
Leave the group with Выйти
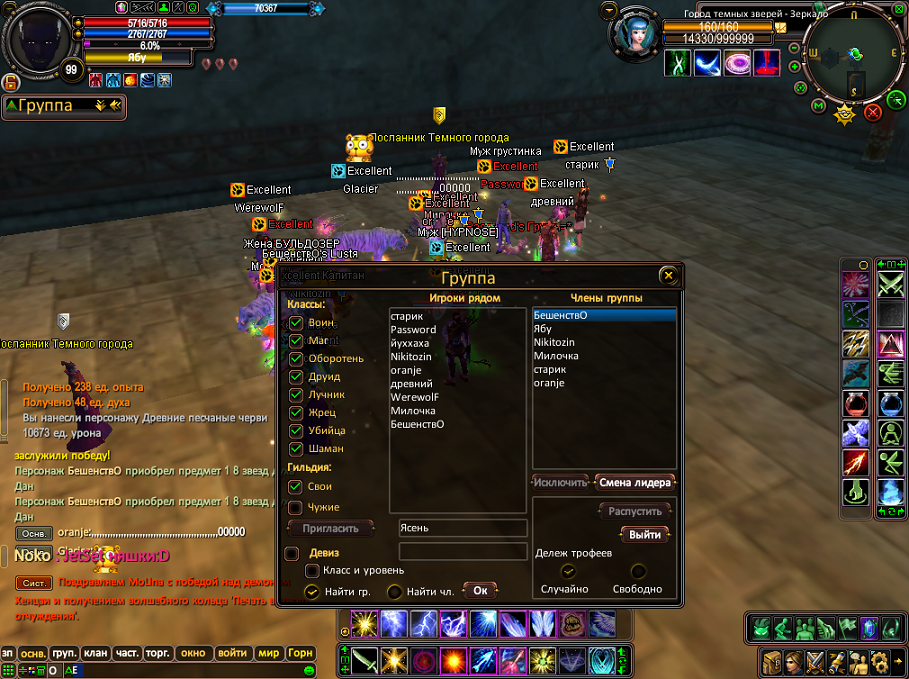645,535
